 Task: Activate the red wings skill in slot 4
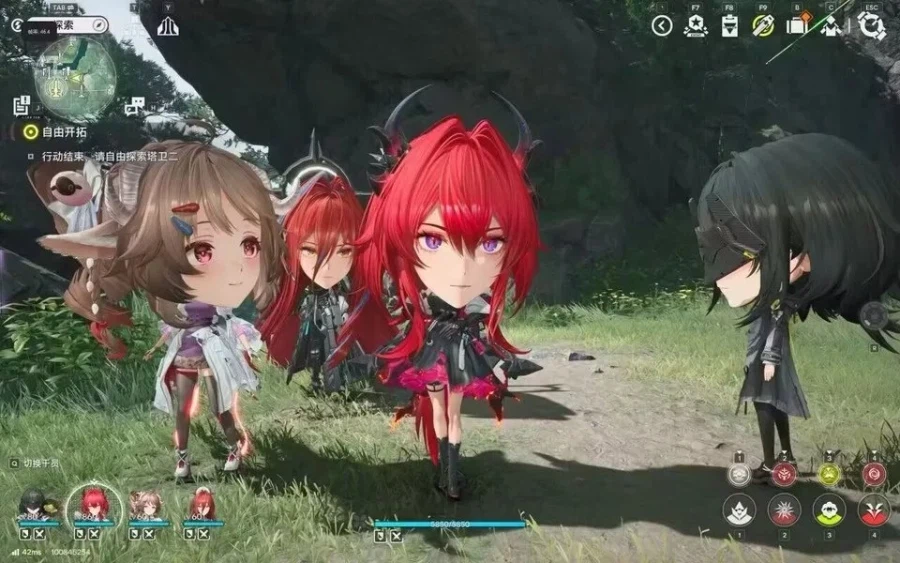tap(874, 510)
